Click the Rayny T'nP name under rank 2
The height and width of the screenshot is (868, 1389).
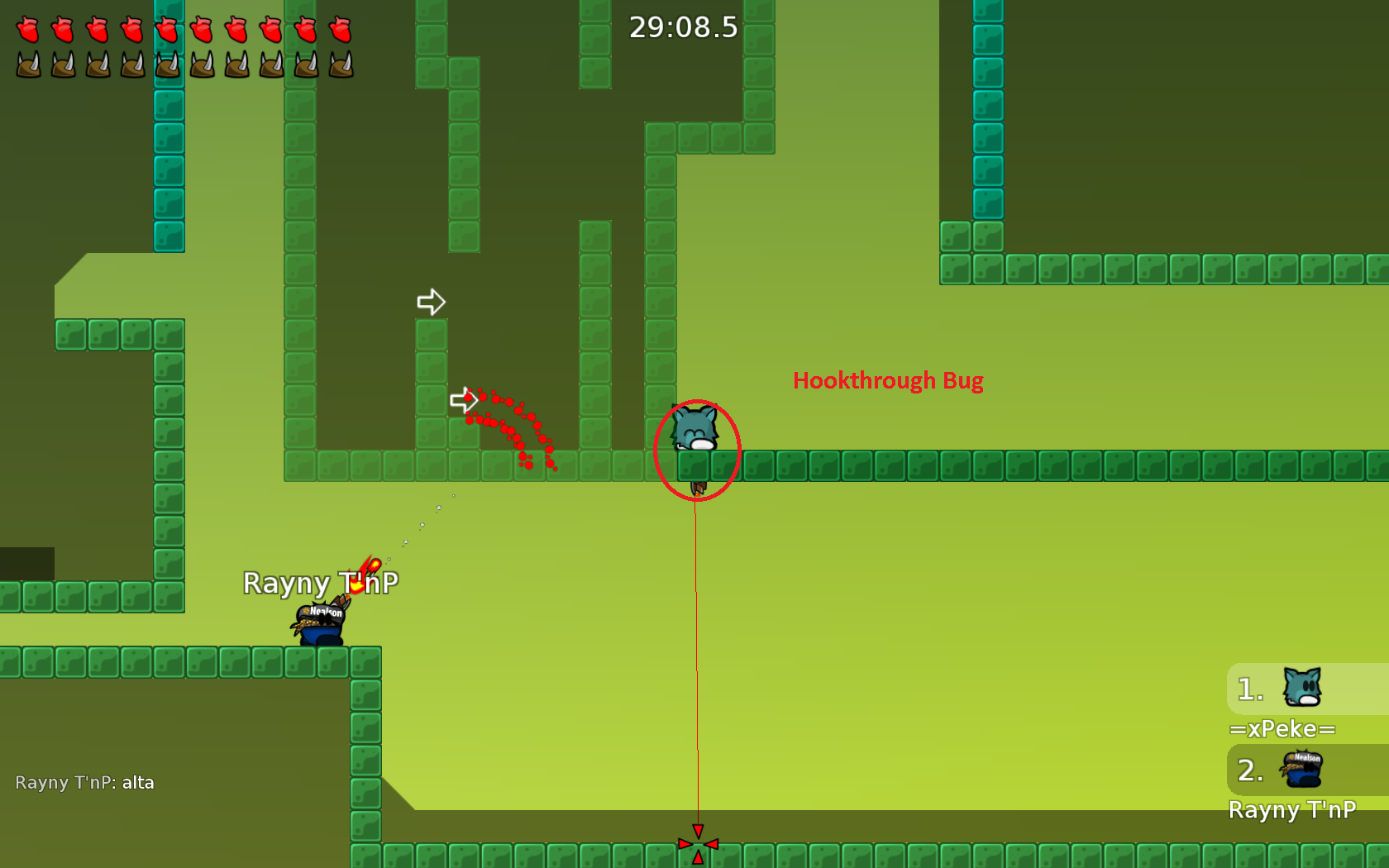1294,811
